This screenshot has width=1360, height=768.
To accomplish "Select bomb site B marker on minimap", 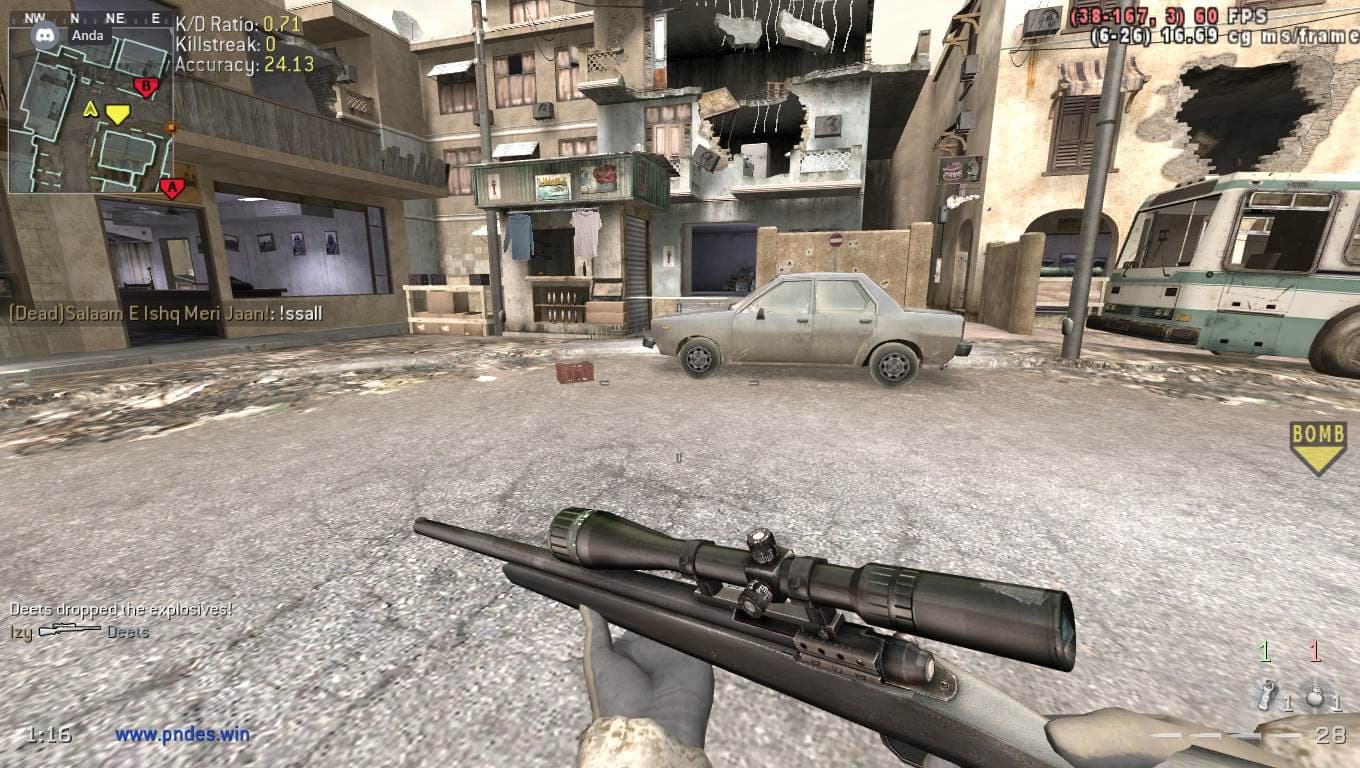I will point(146,87).
